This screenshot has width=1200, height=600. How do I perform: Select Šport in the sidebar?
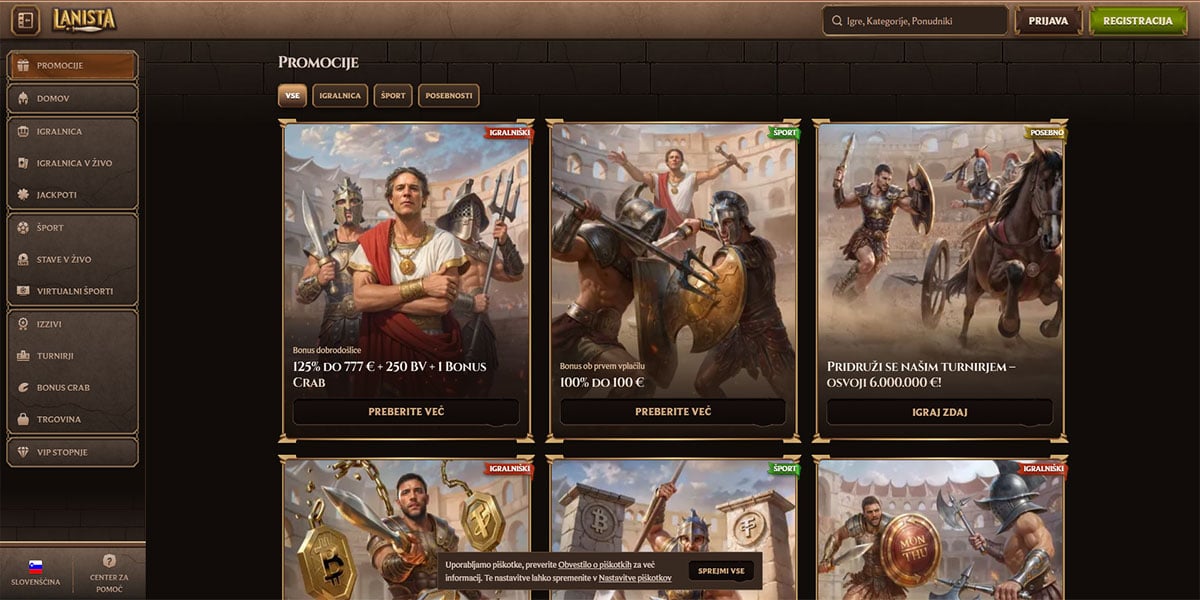[72, 228]
